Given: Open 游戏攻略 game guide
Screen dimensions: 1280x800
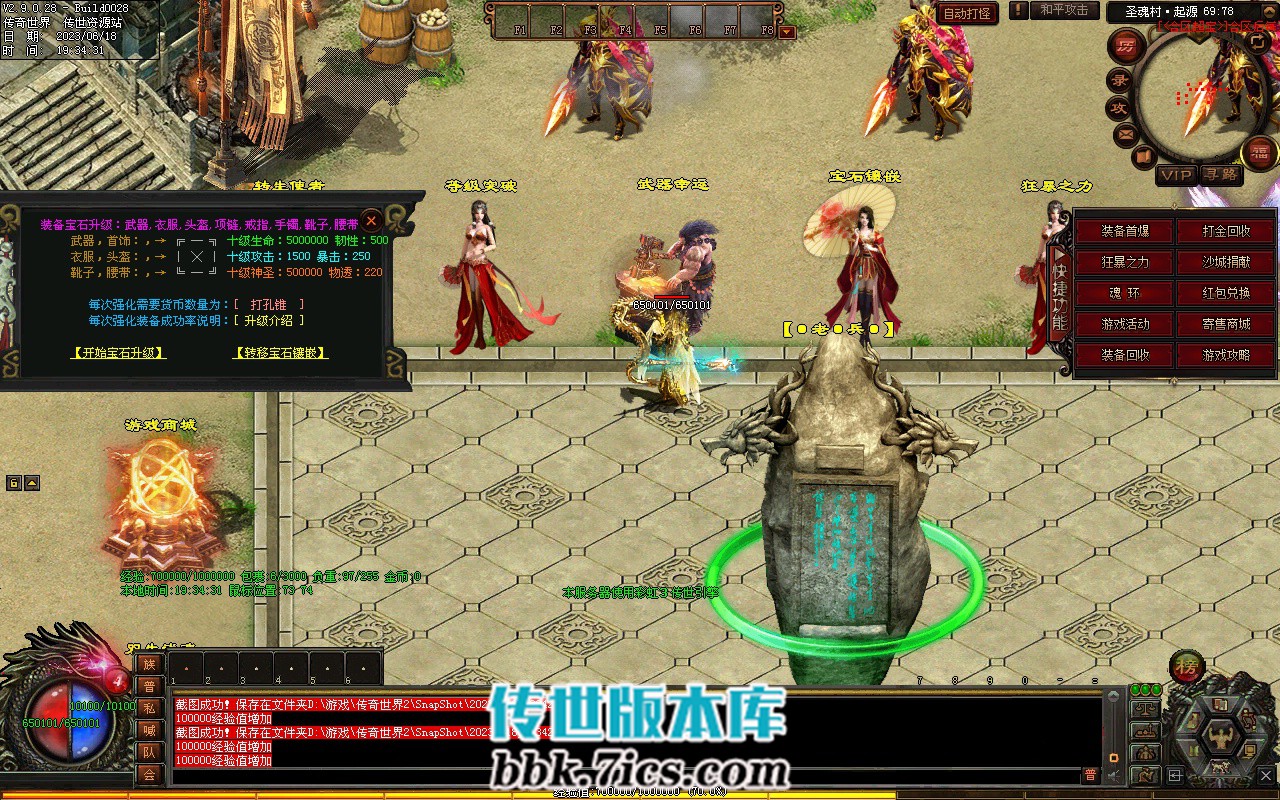Looking at the screenshot, I should pyautogui.click(x=1226, y=355).
